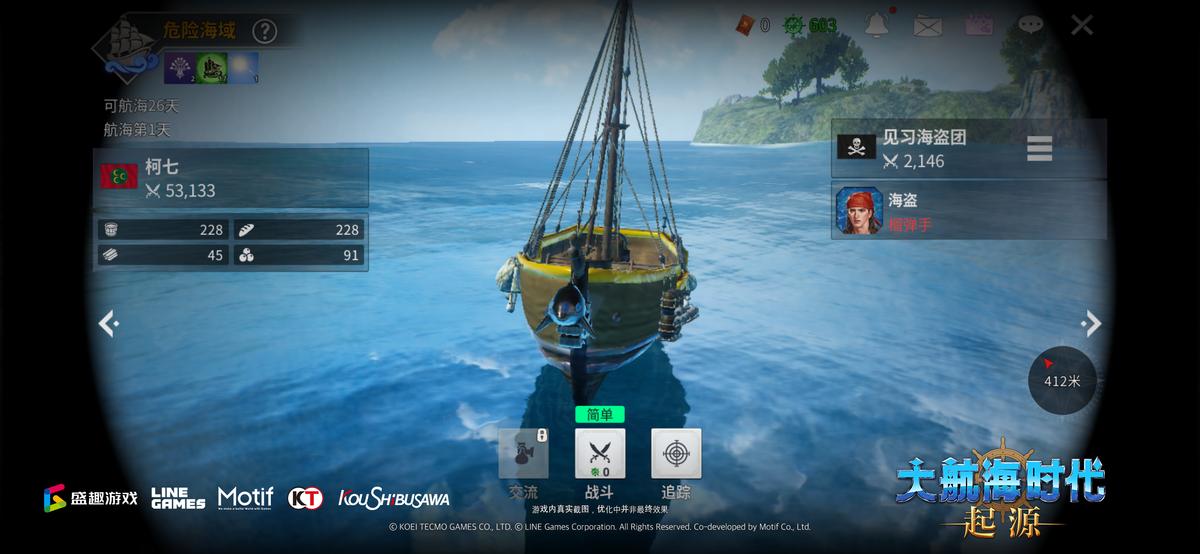Close the spyglass view with the X

coord(1081,26)
